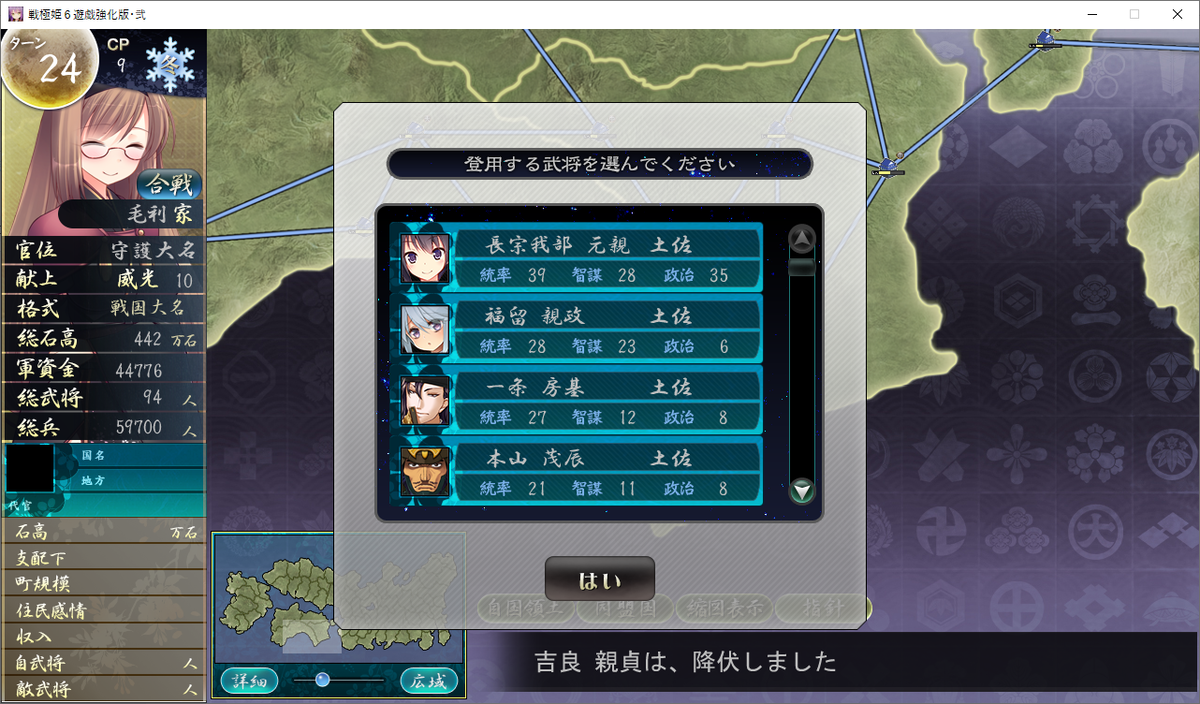Open the 合戦 battle button
This screenshot has height=704, width=1200.
tap(169, 184)
